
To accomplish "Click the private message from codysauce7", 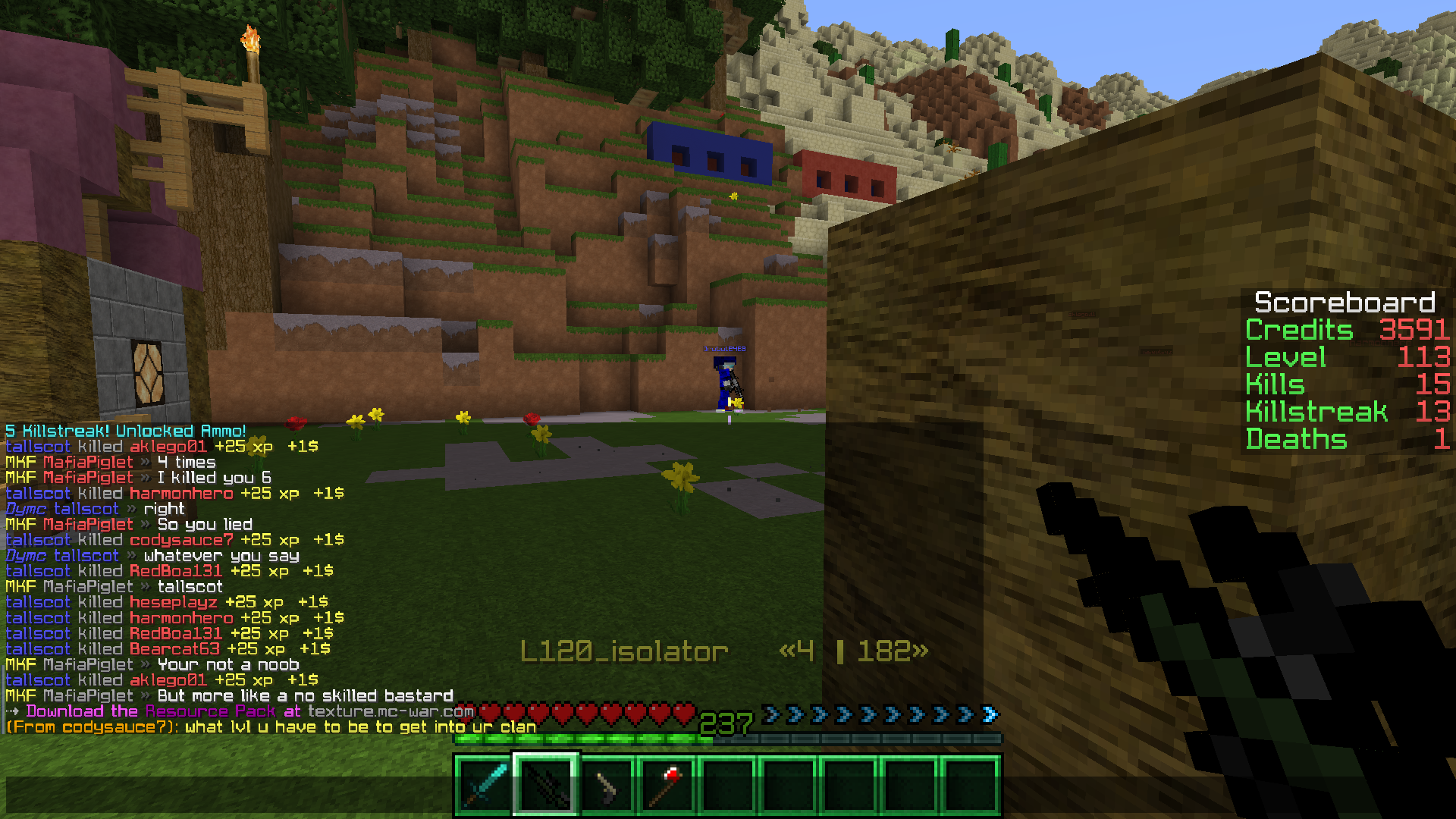I will pos(271,727).
